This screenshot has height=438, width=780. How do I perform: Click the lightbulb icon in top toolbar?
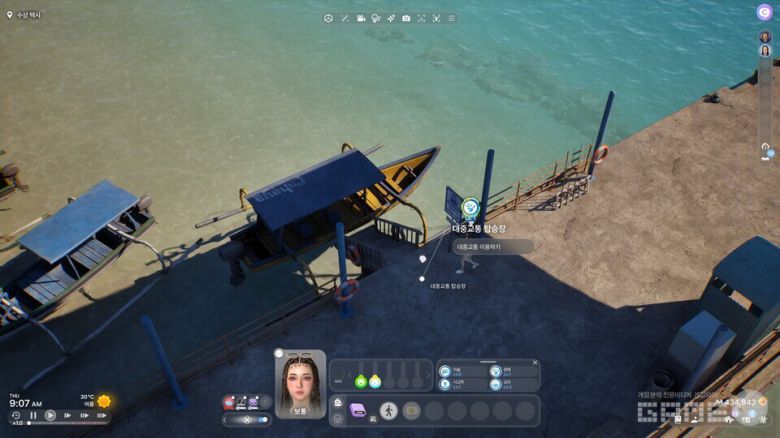376,18
